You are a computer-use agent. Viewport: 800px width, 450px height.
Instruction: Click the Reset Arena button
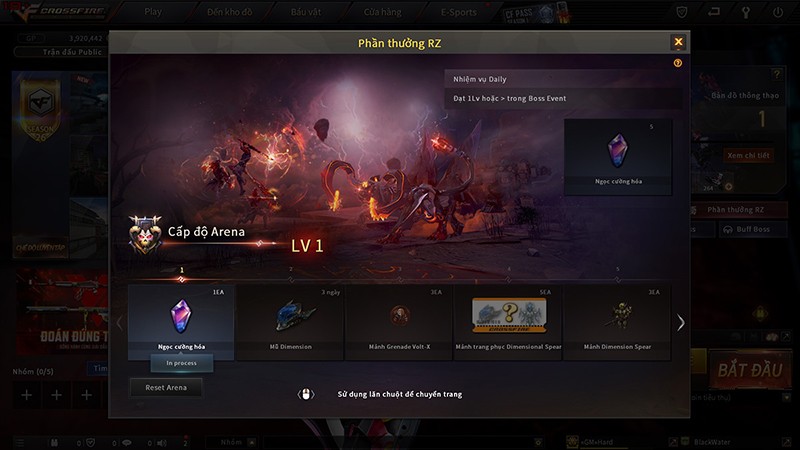pyautogui.click(x=166, y=387)
